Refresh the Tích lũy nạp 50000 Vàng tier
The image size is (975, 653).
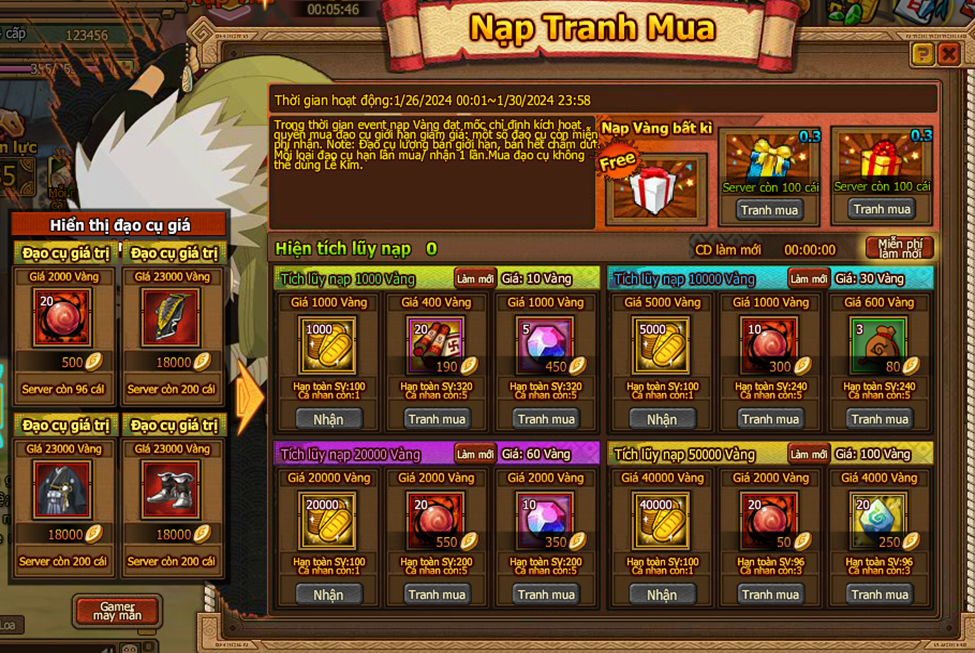coord(808,454)
